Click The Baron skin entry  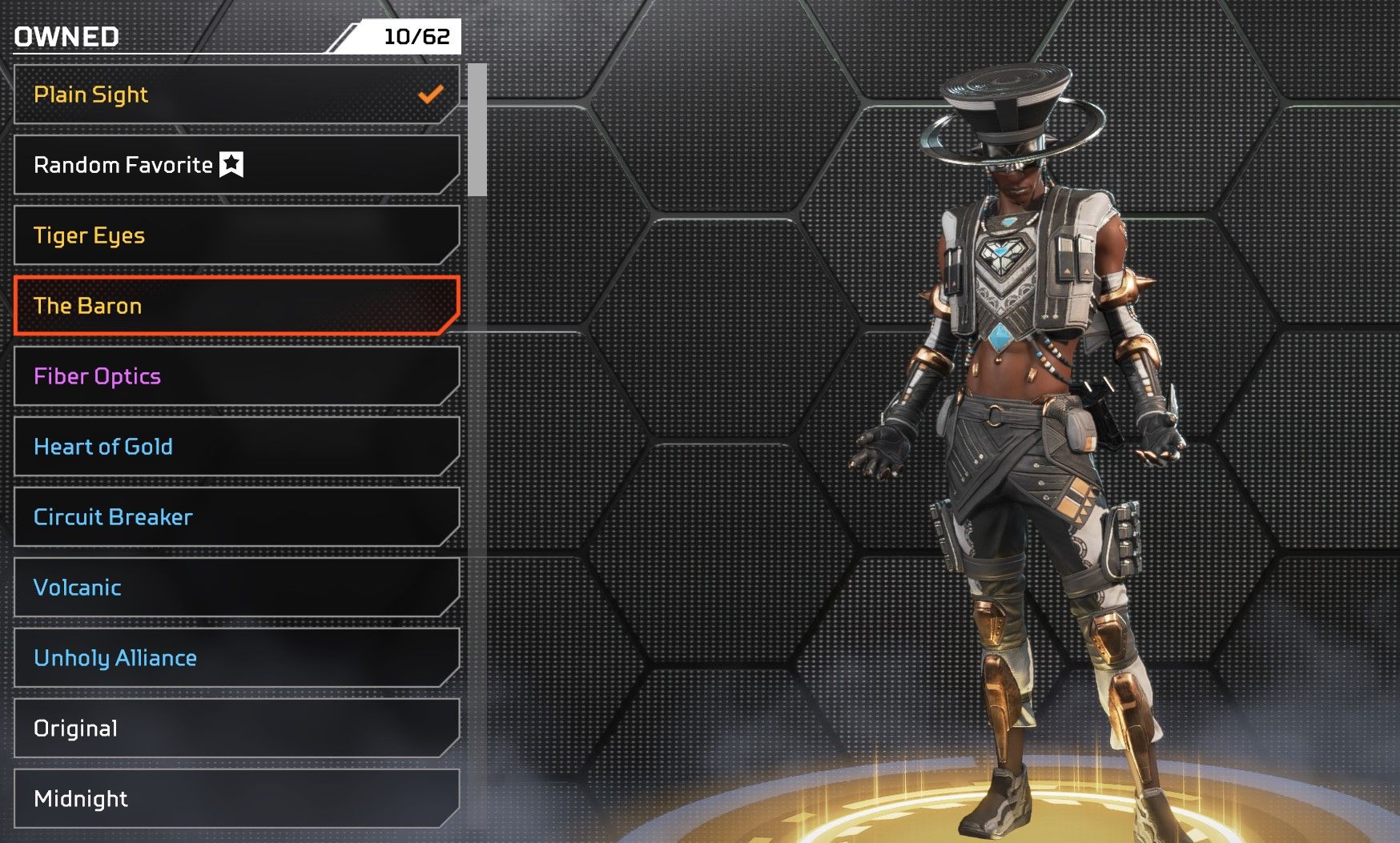(236, 306)
